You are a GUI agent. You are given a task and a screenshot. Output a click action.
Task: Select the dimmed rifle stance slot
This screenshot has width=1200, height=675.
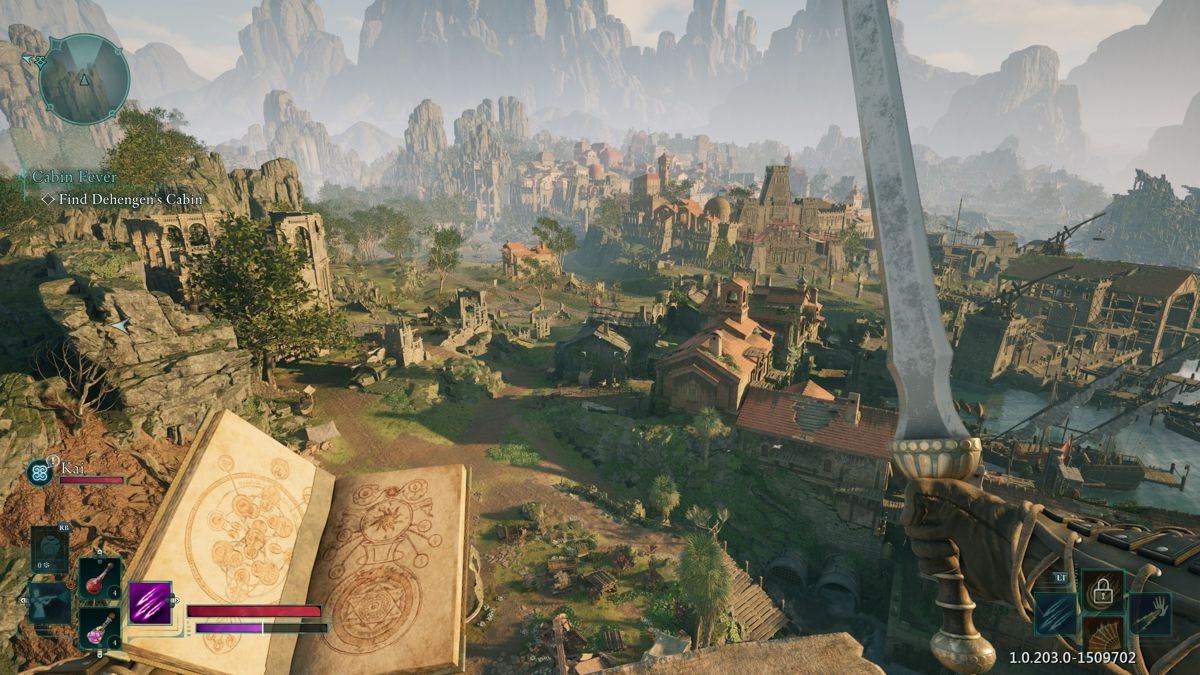(x=48, y=603)
